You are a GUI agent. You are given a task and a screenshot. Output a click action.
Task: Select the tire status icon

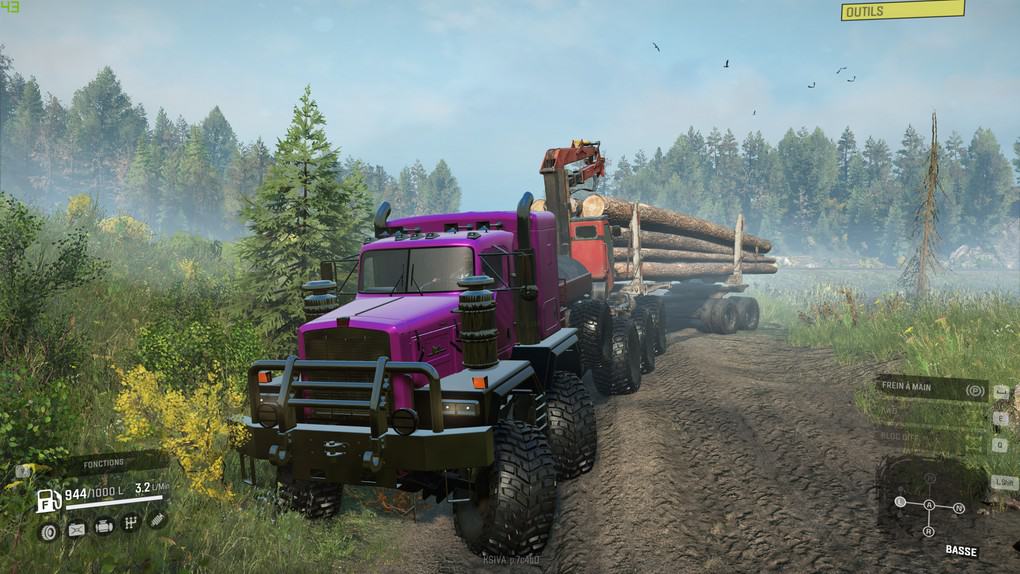(x=48, y=531)
